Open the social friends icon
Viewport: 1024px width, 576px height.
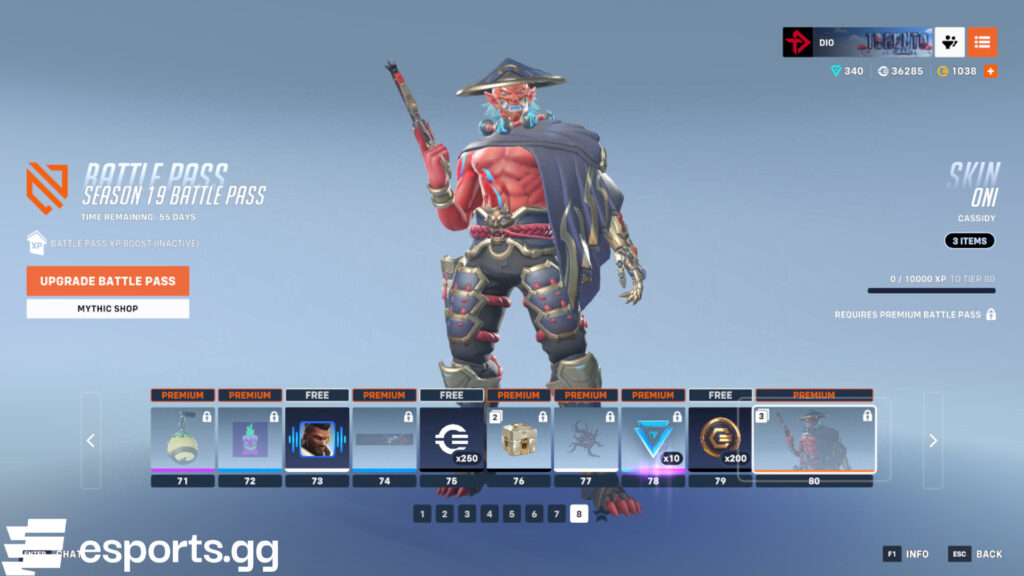click(x=949, y=42)
